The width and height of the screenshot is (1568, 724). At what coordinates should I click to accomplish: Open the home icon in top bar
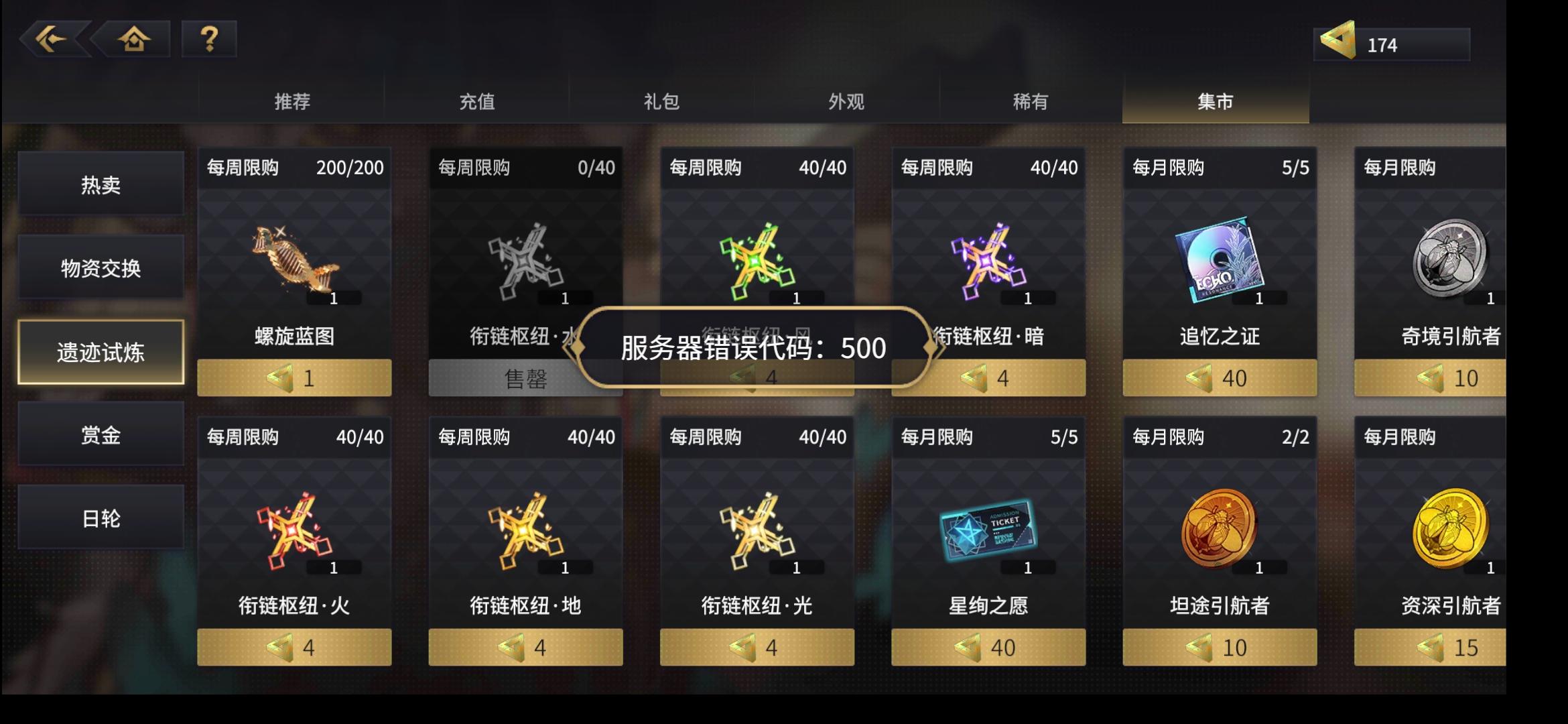[x=133, y=39]
